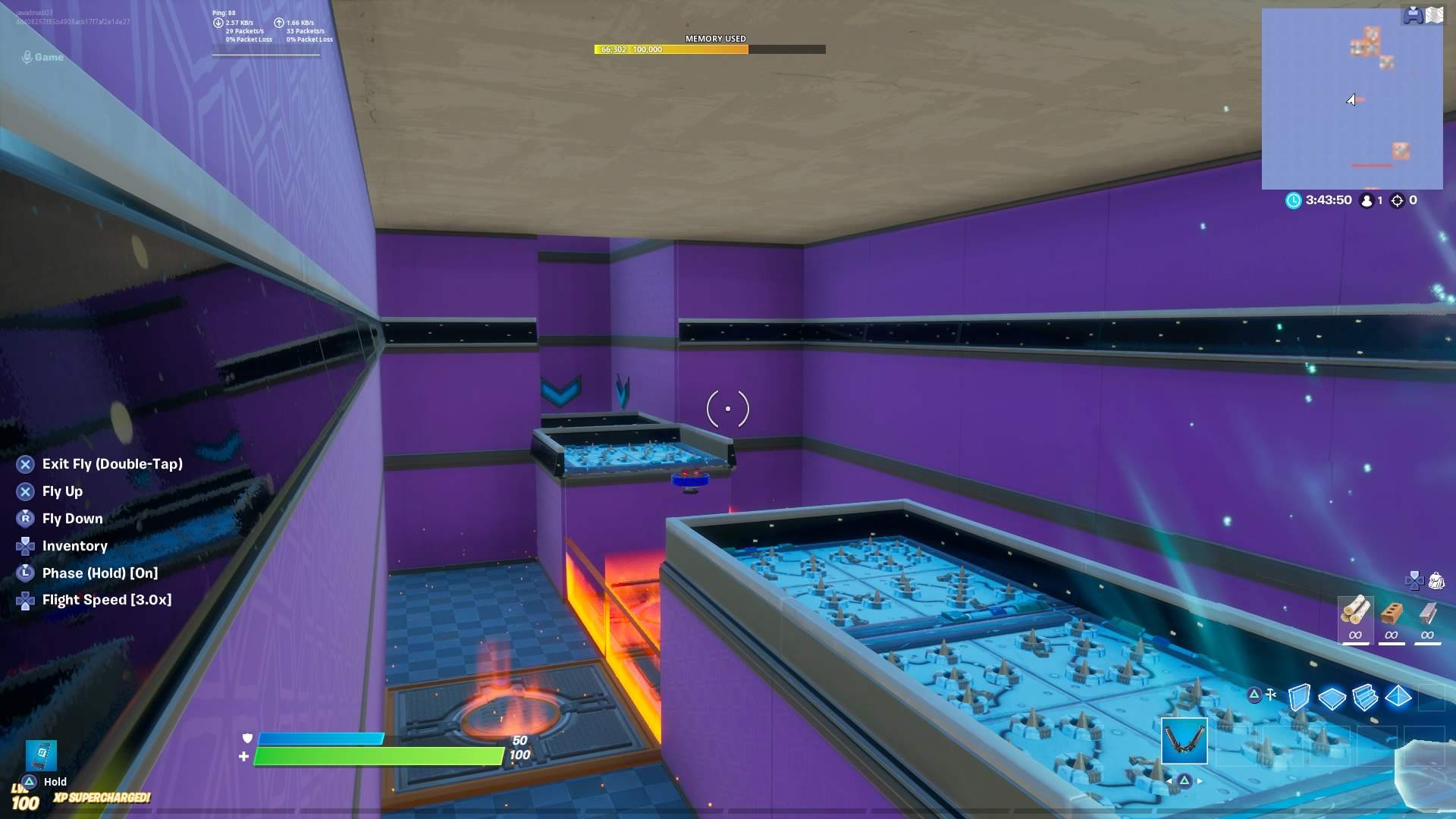Click the left arrow to cycle the hotbar
The width and height of the screenshot is (1456, 819).
pos(1170,781)
